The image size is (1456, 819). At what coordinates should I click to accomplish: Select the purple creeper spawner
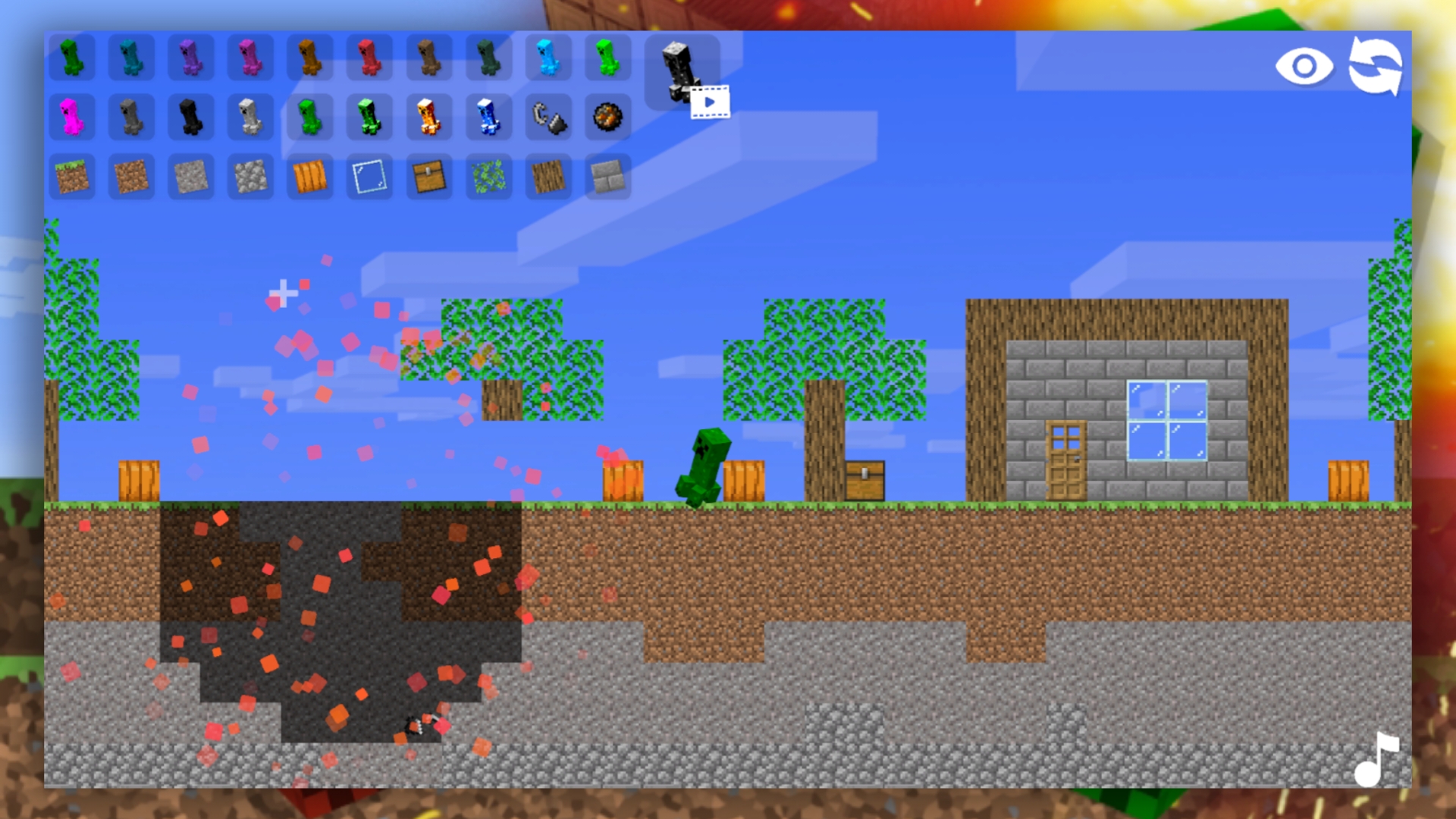tap(191, 57)
